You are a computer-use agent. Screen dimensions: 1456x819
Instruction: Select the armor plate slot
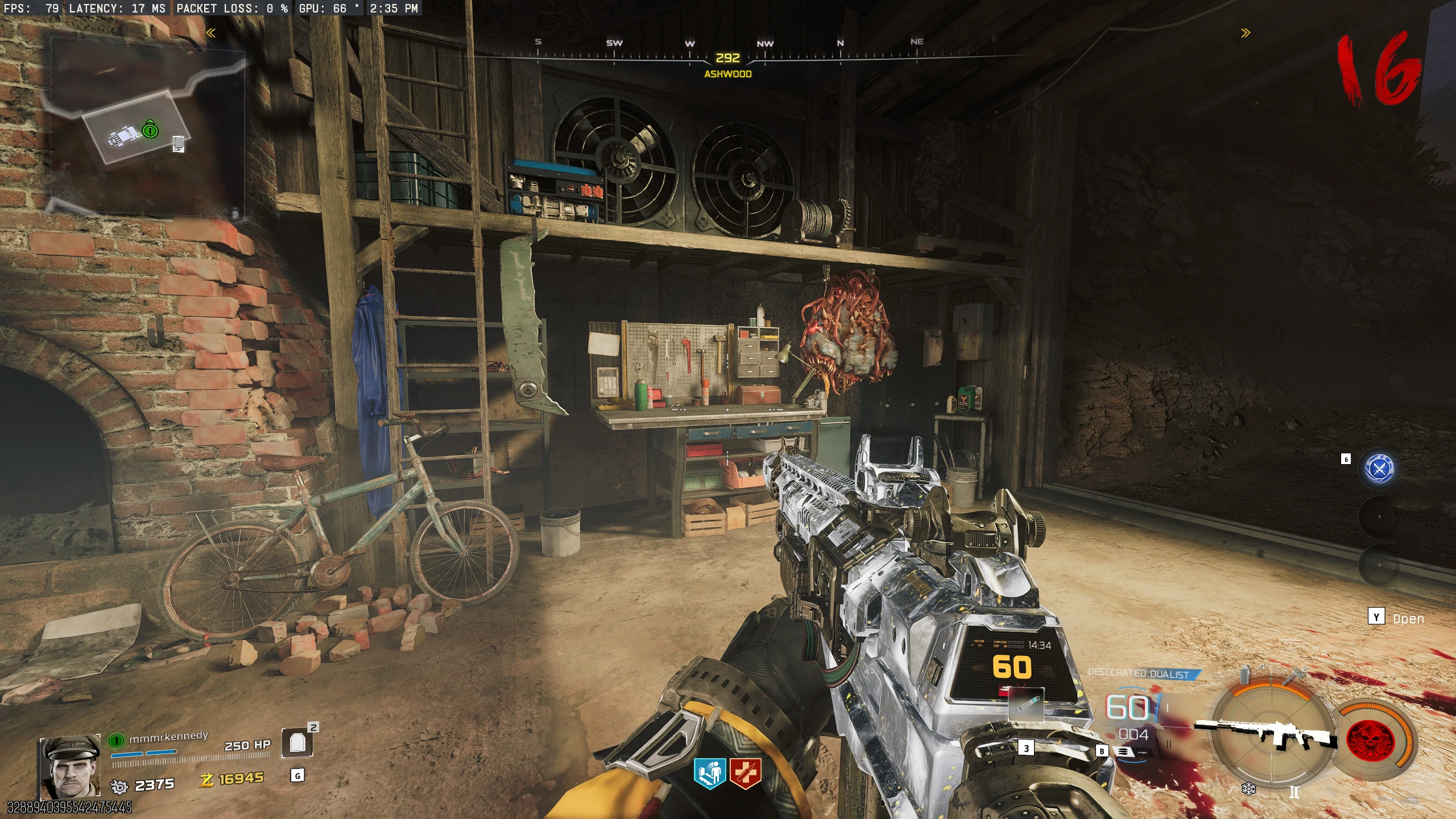(297, 743)
